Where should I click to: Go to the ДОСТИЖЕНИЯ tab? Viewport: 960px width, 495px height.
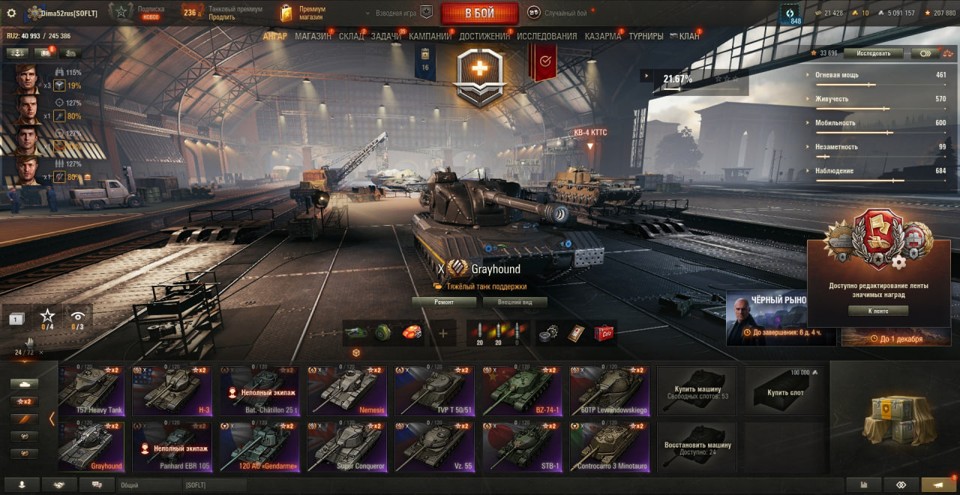(485, 36)
